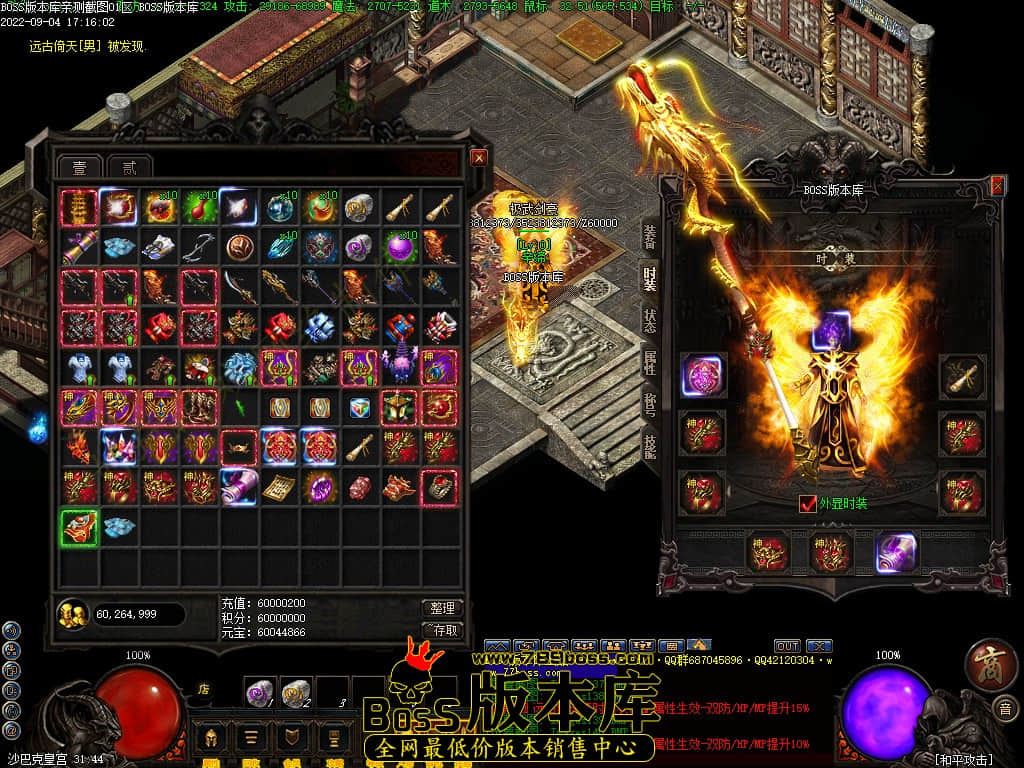Select the purple emblem slot left of character
The image size is (1024, 768).
pos(702,374)
